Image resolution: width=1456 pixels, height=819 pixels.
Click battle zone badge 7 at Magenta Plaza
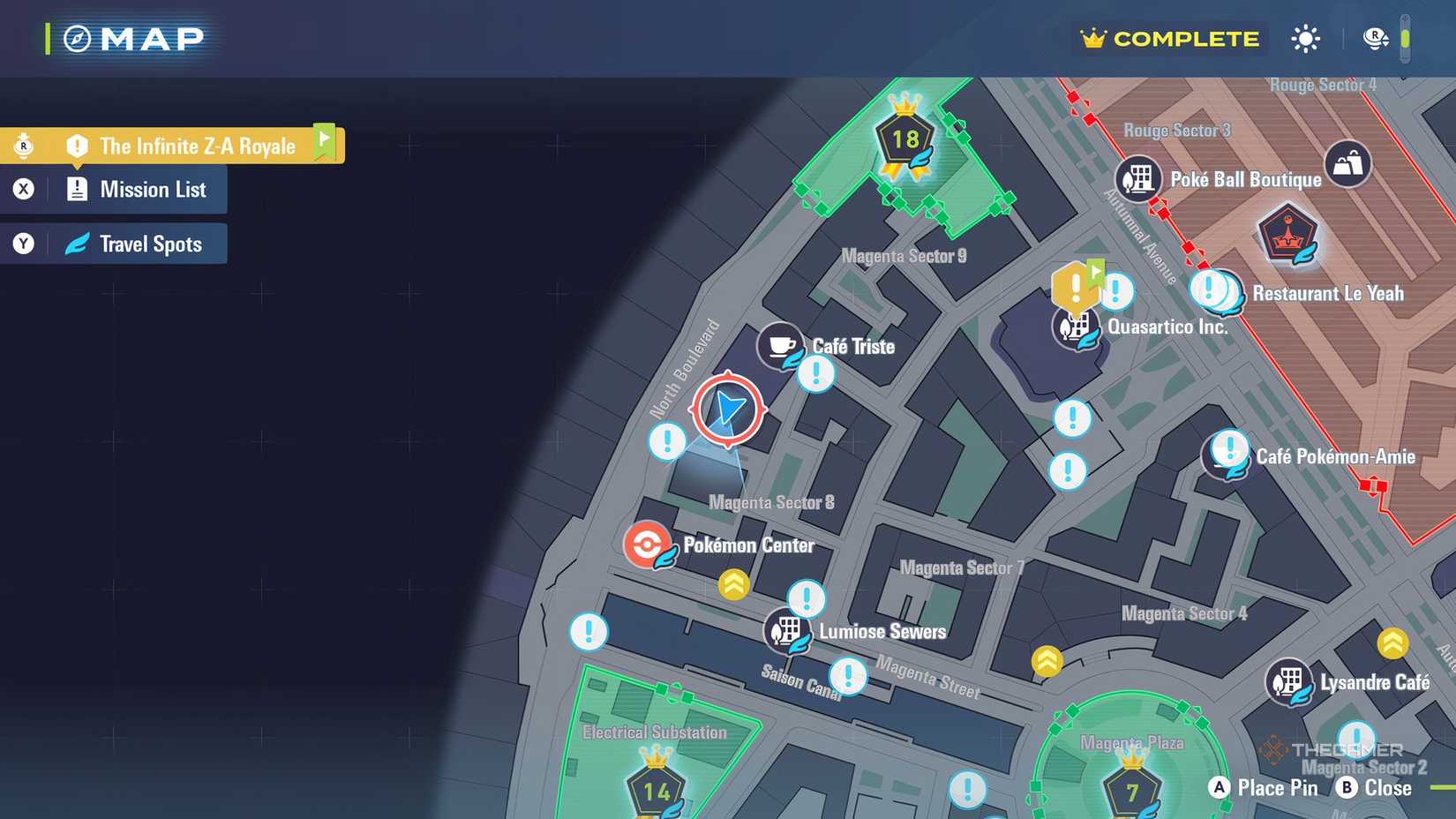pos(1130,792)
